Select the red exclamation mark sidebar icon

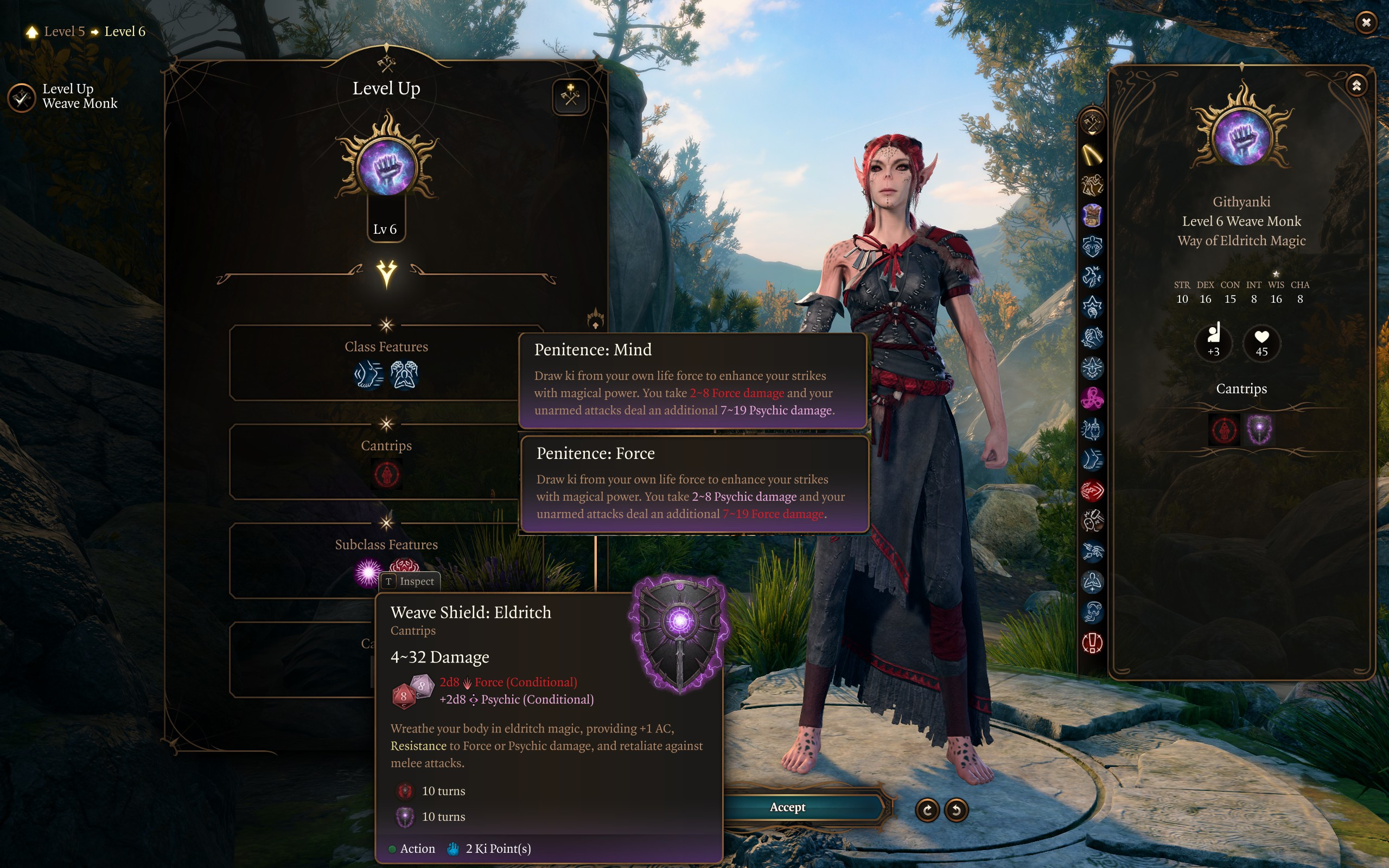1092,642
